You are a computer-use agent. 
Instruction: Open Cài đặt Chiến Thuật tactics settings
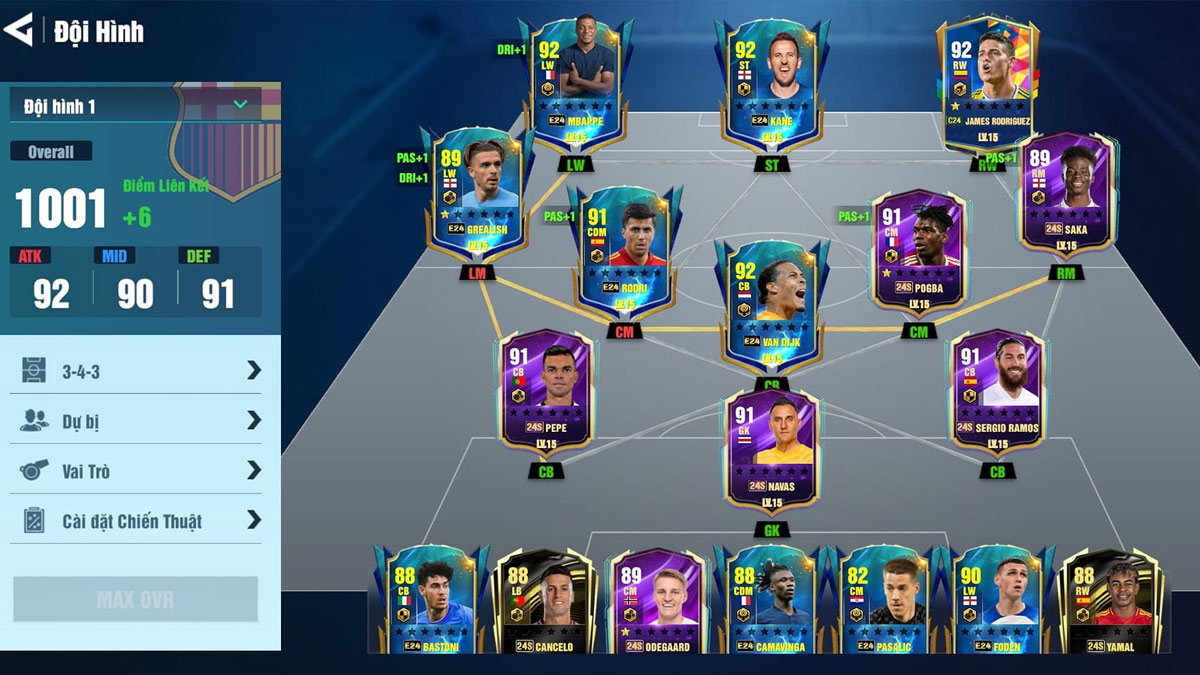(140, 521)
